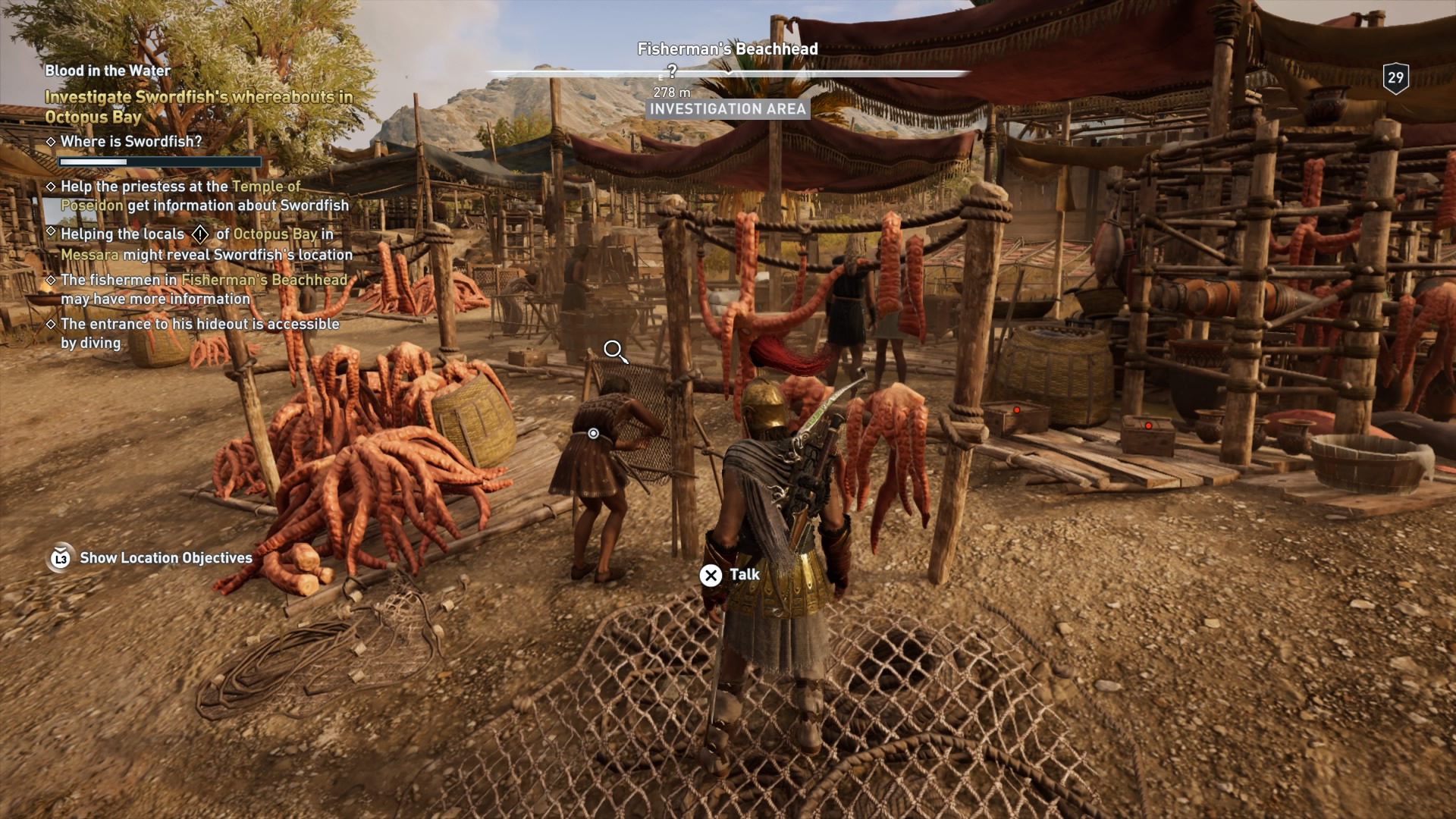Select the question mark marker on the compass
The width and height of the screenshot is (1456, 819).
(672, 71)
